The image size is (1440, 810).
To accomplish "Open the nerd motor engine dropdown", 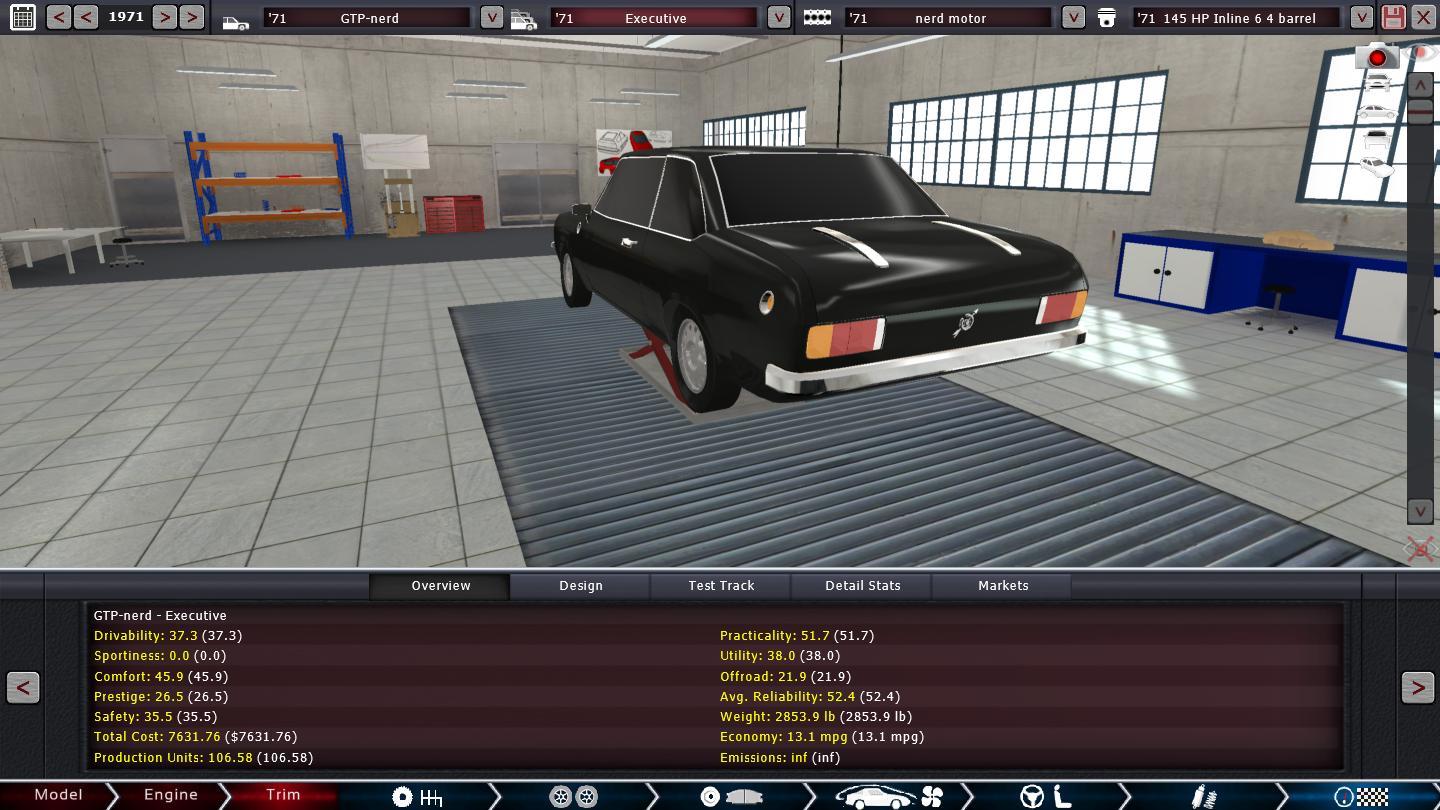I will [1072, 18].
